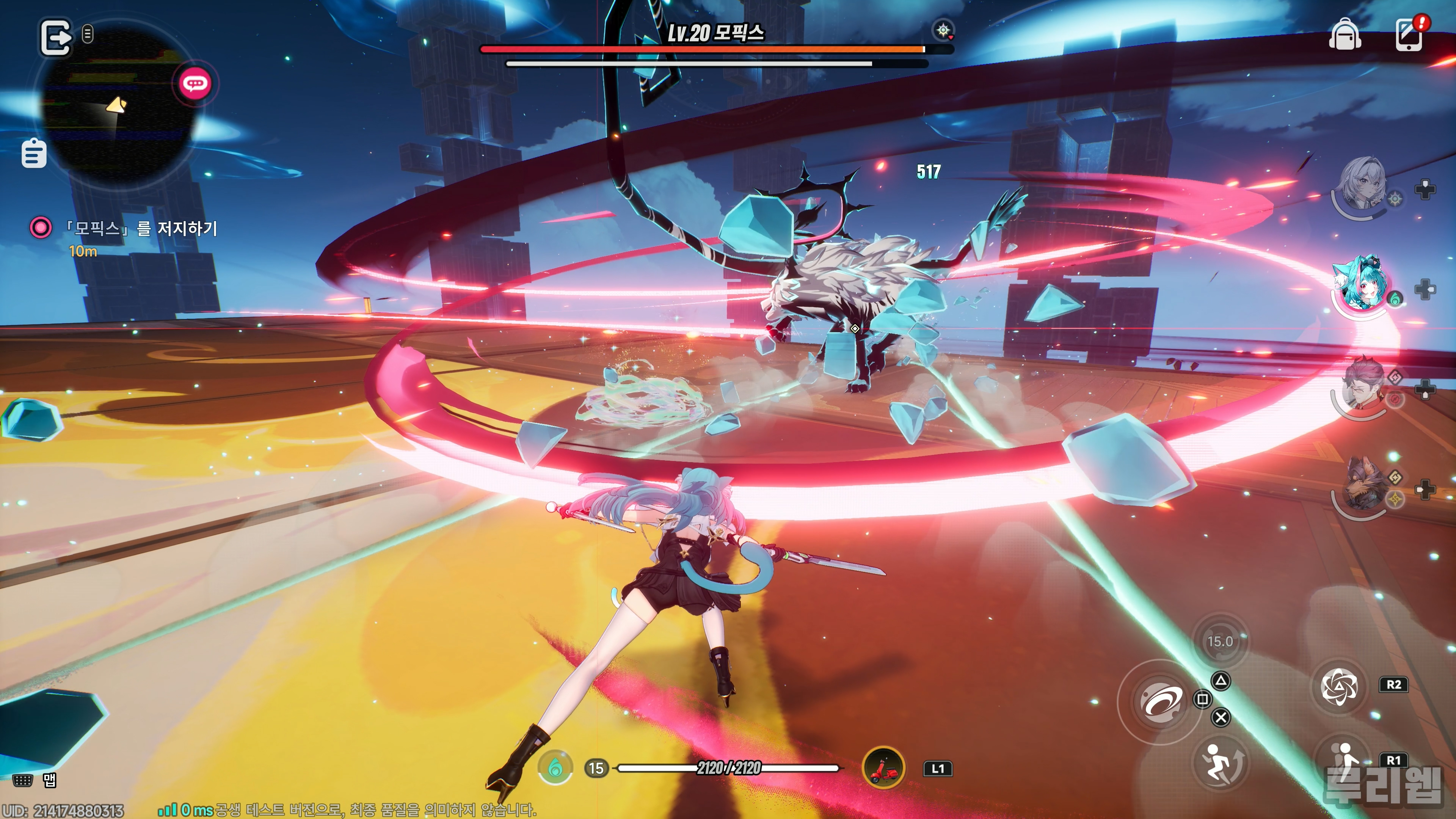The width and height of the screenshot is (1456, 819).
Task: Summon the red scooter vehicle
Action: click(x=883, y=767)
